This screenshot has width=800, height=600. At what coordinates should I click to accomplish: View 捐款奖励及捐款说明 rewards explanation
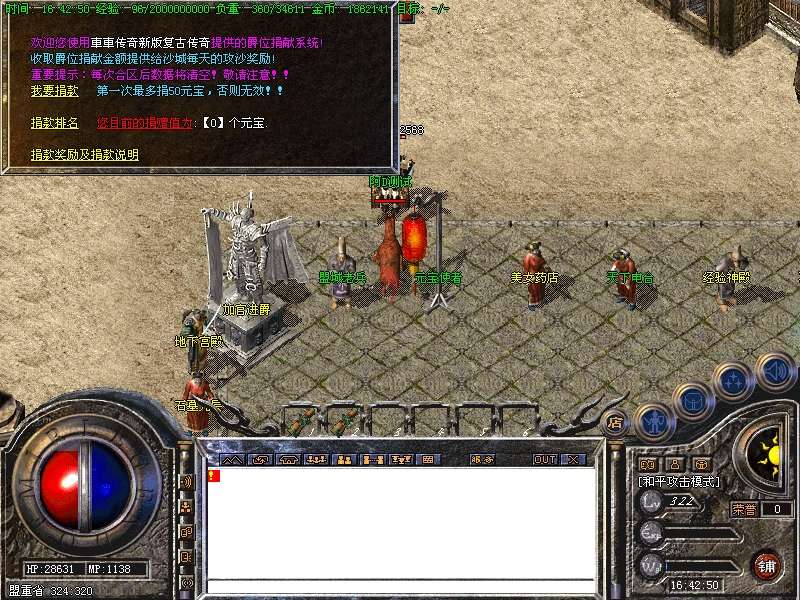point(85,155)
